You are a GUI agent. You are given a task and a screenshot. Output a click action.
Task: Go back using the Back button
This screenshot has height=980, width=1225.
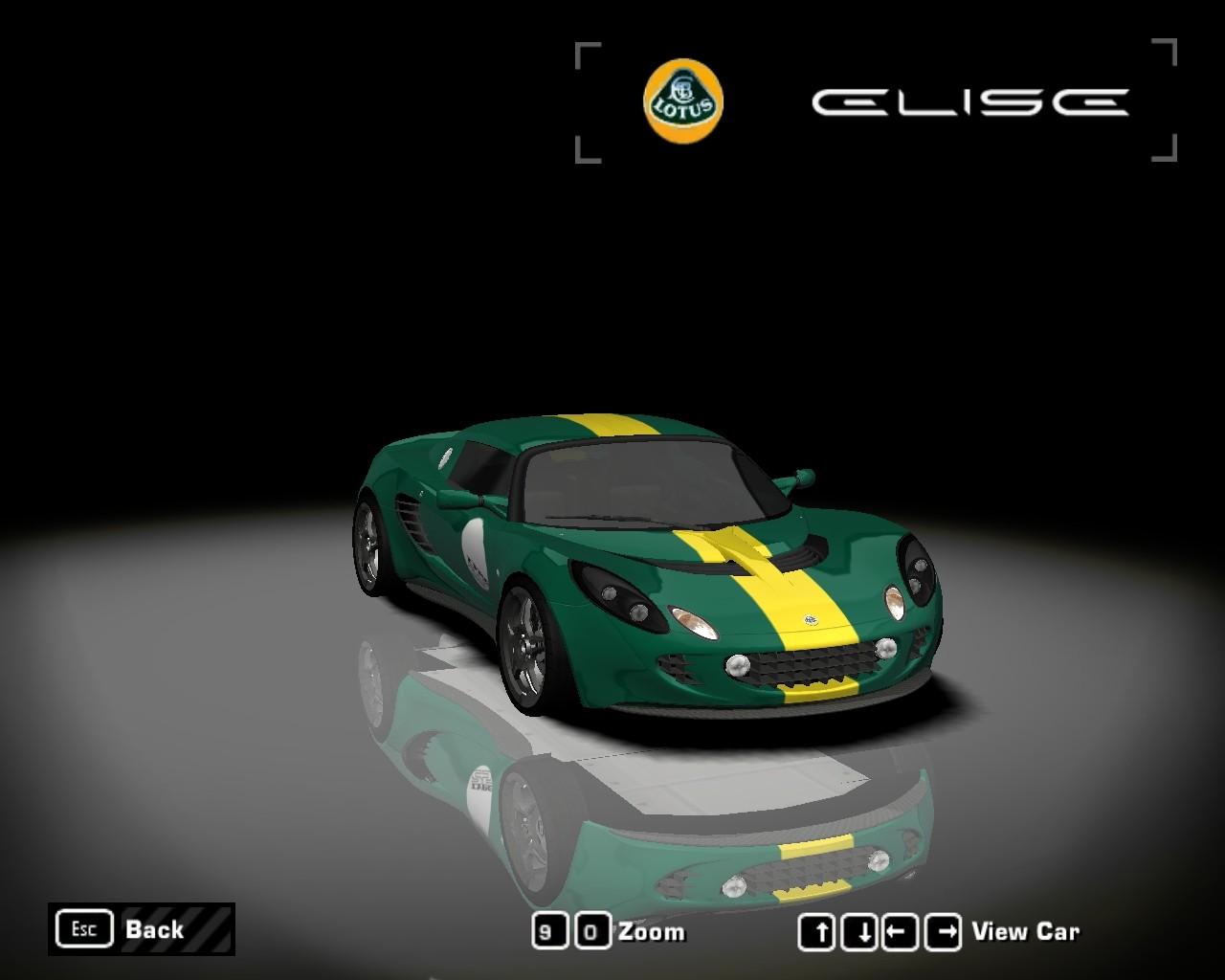point(141,929)
